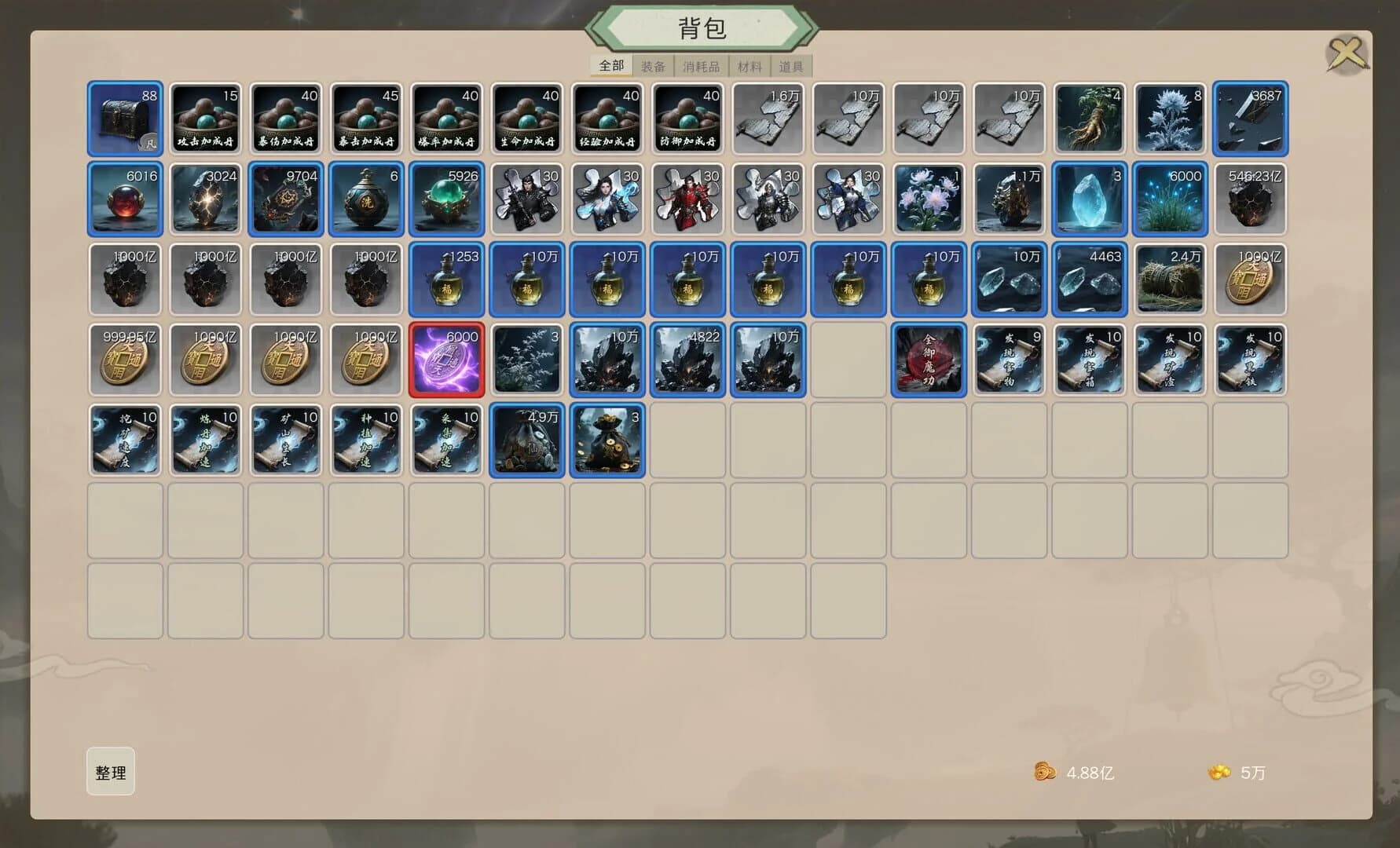This screenshot has height=848, width=1400.
Task: Select the 发现宝物 discovery scroll
Action: 1009,359
